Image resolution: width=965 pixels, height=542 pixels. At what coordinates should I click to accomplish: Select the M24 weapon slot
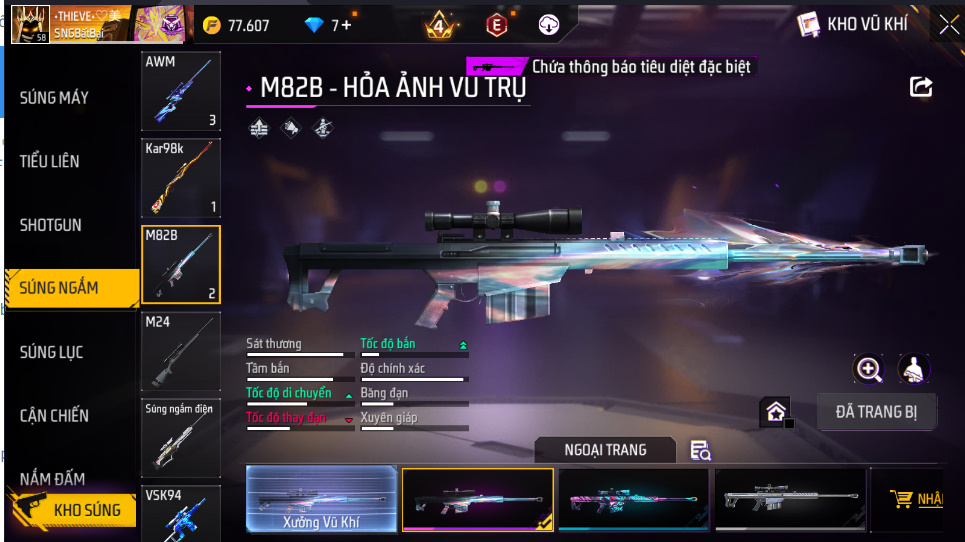181,351
